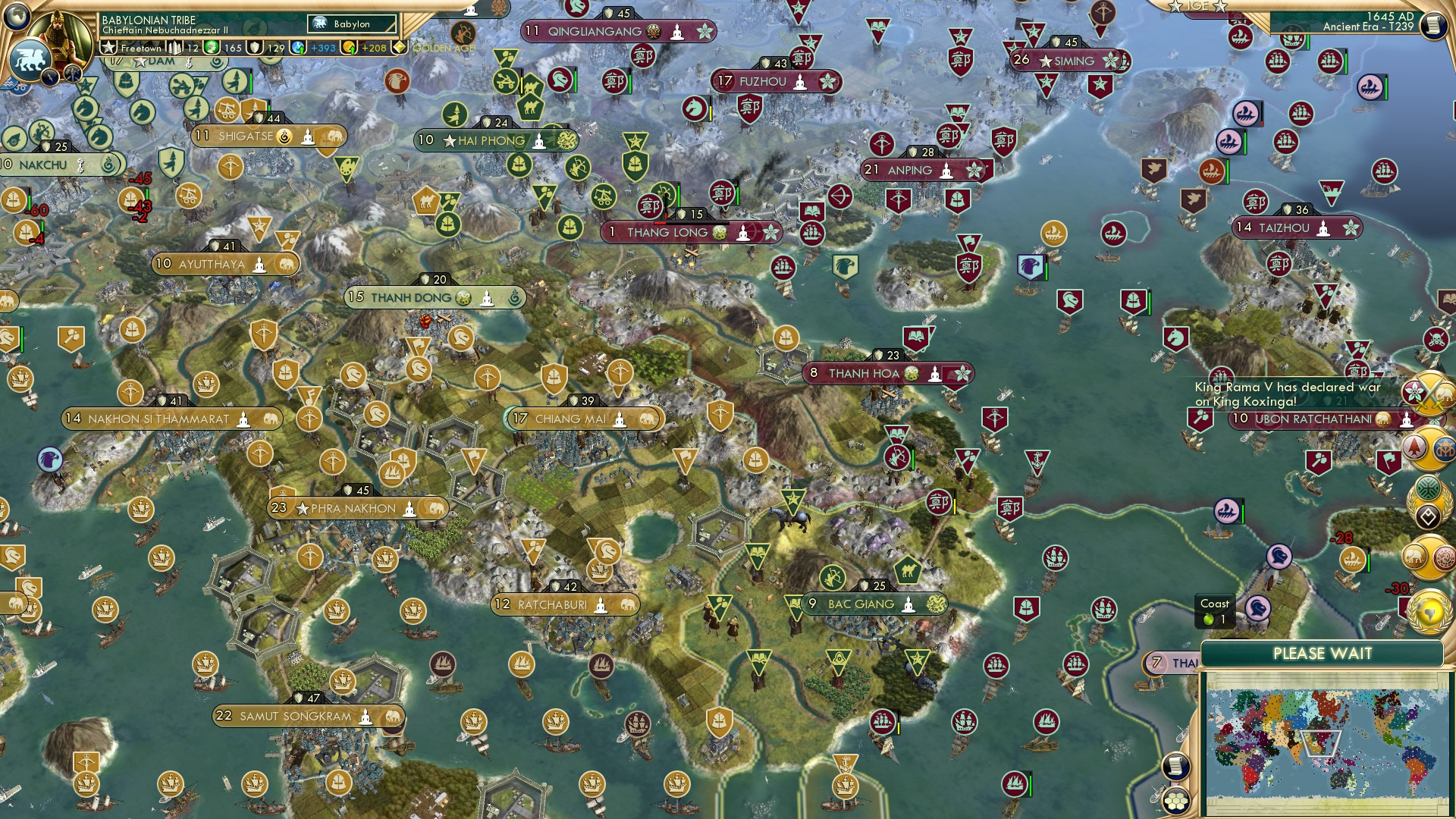The width and height of the screenshot is (1456, 819).
Task: Click the laurel-wreathed globe icon at bottom right sidebar
Action: 1428,611
